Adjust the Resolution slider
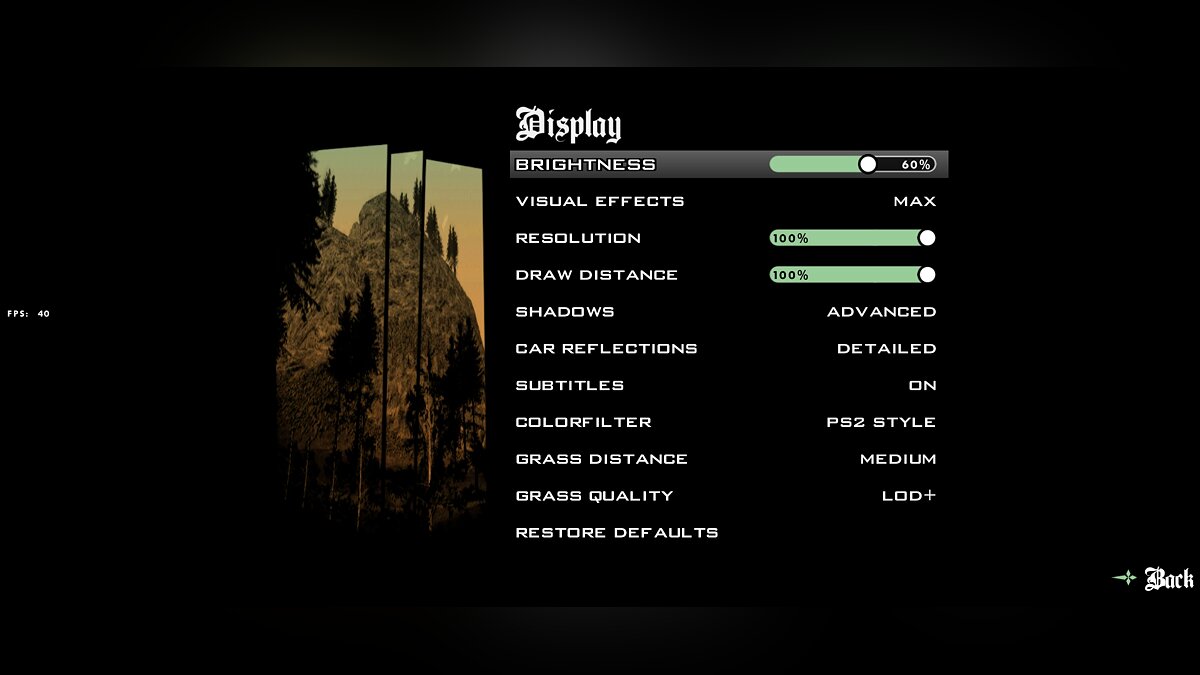The height and width of the screenshot is (675, 1200). tap(852, 238)
